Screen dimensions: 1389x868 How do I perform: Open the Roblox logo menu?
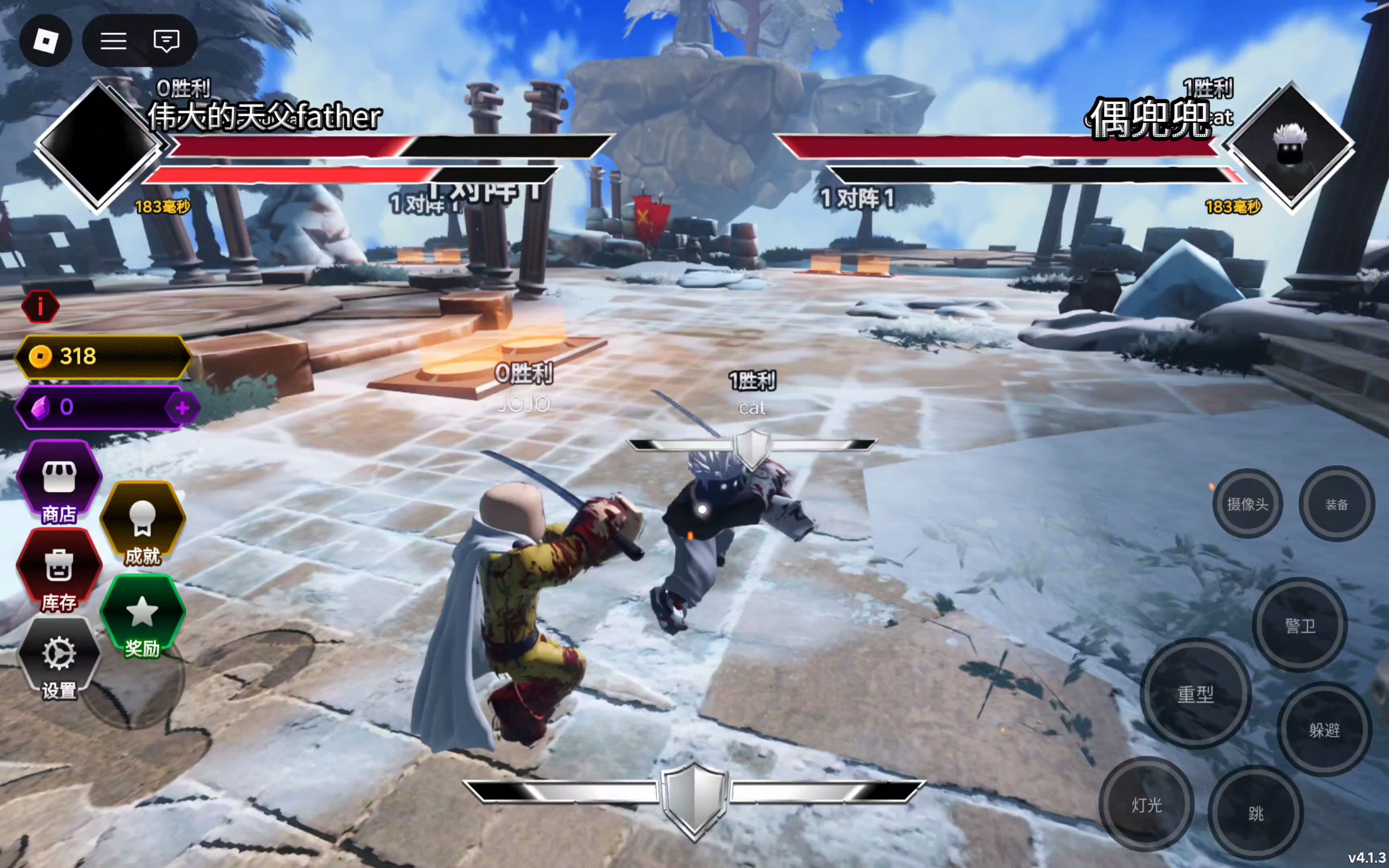46,41
